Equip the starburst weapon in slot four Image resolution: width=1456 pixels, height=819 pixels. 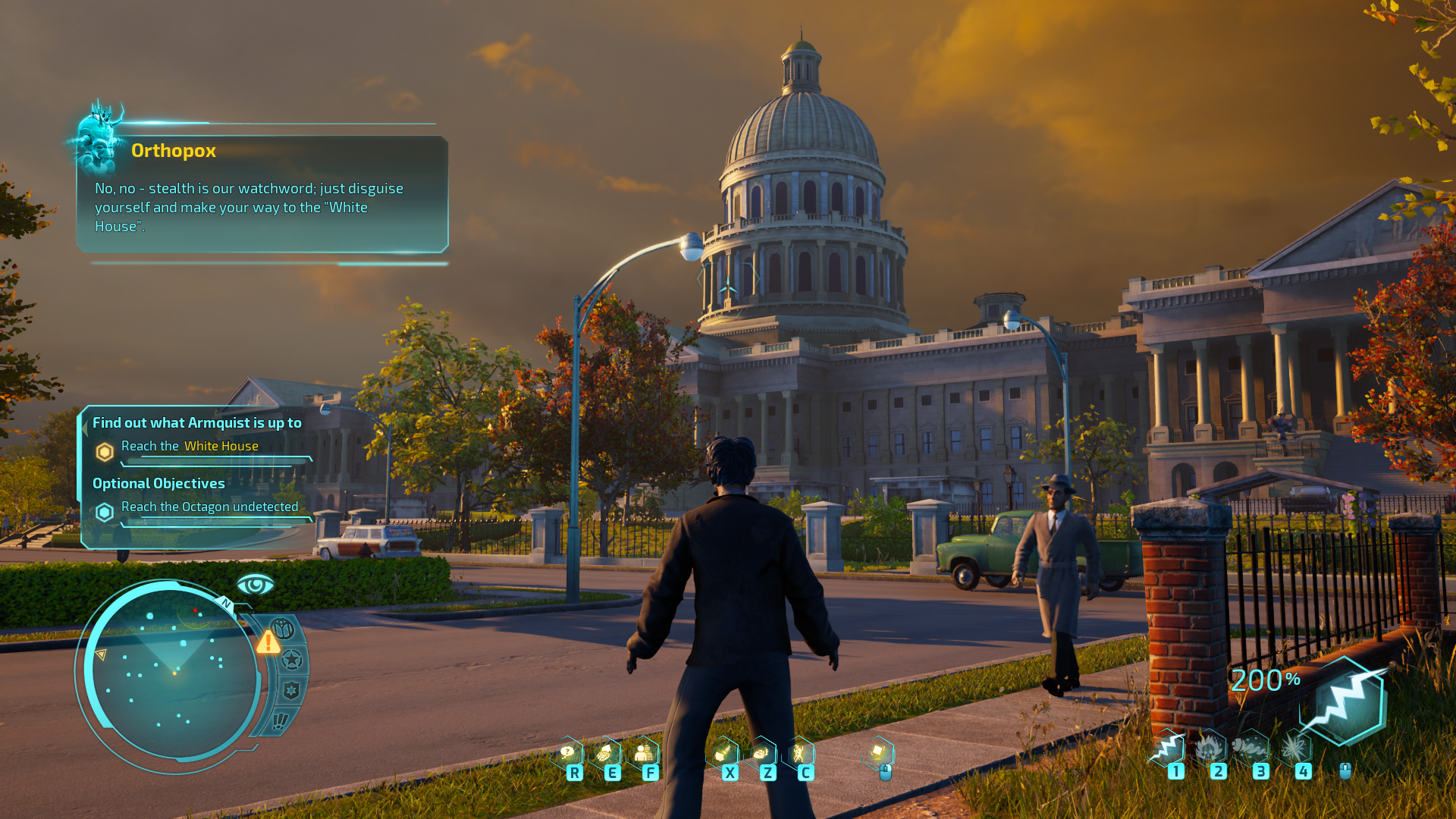coord(1294,748)
